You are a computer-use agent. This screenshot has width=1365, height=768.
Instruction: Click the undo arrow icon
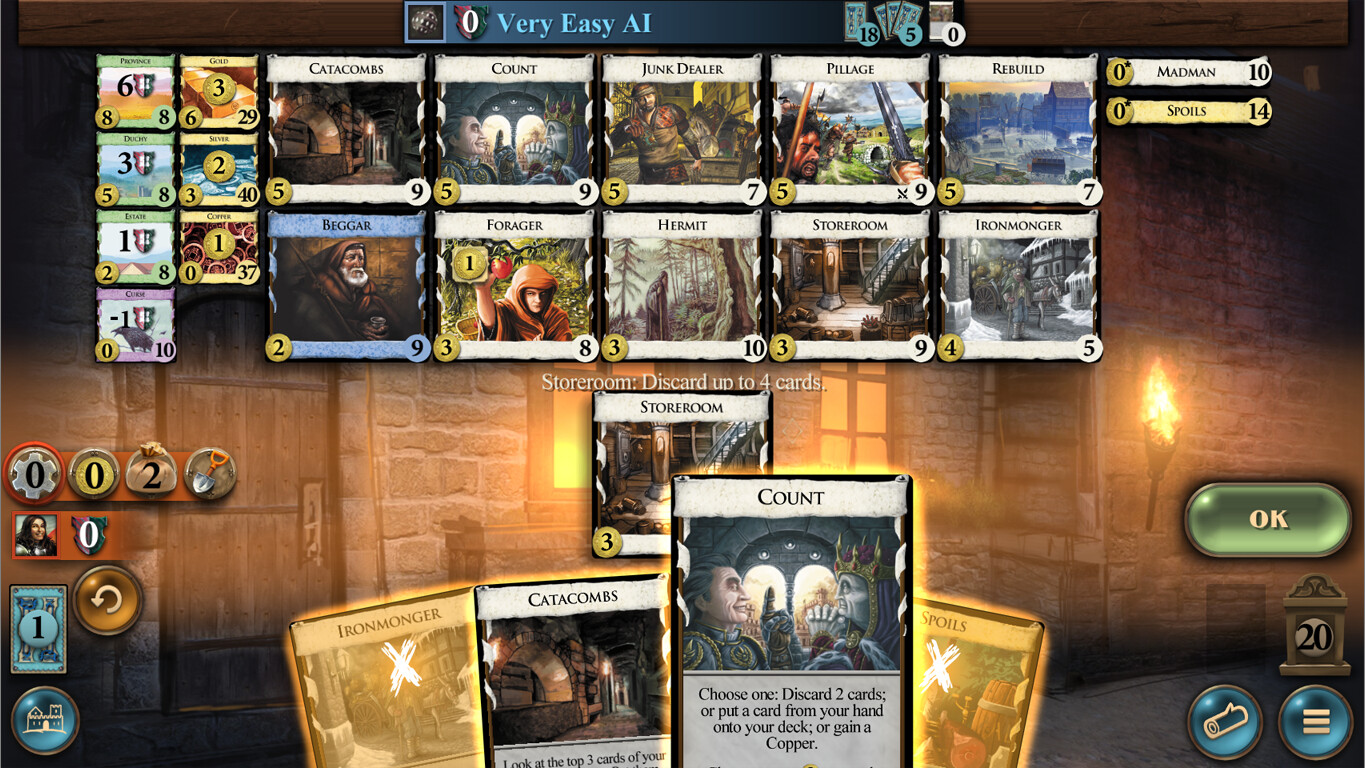[107, 603]
